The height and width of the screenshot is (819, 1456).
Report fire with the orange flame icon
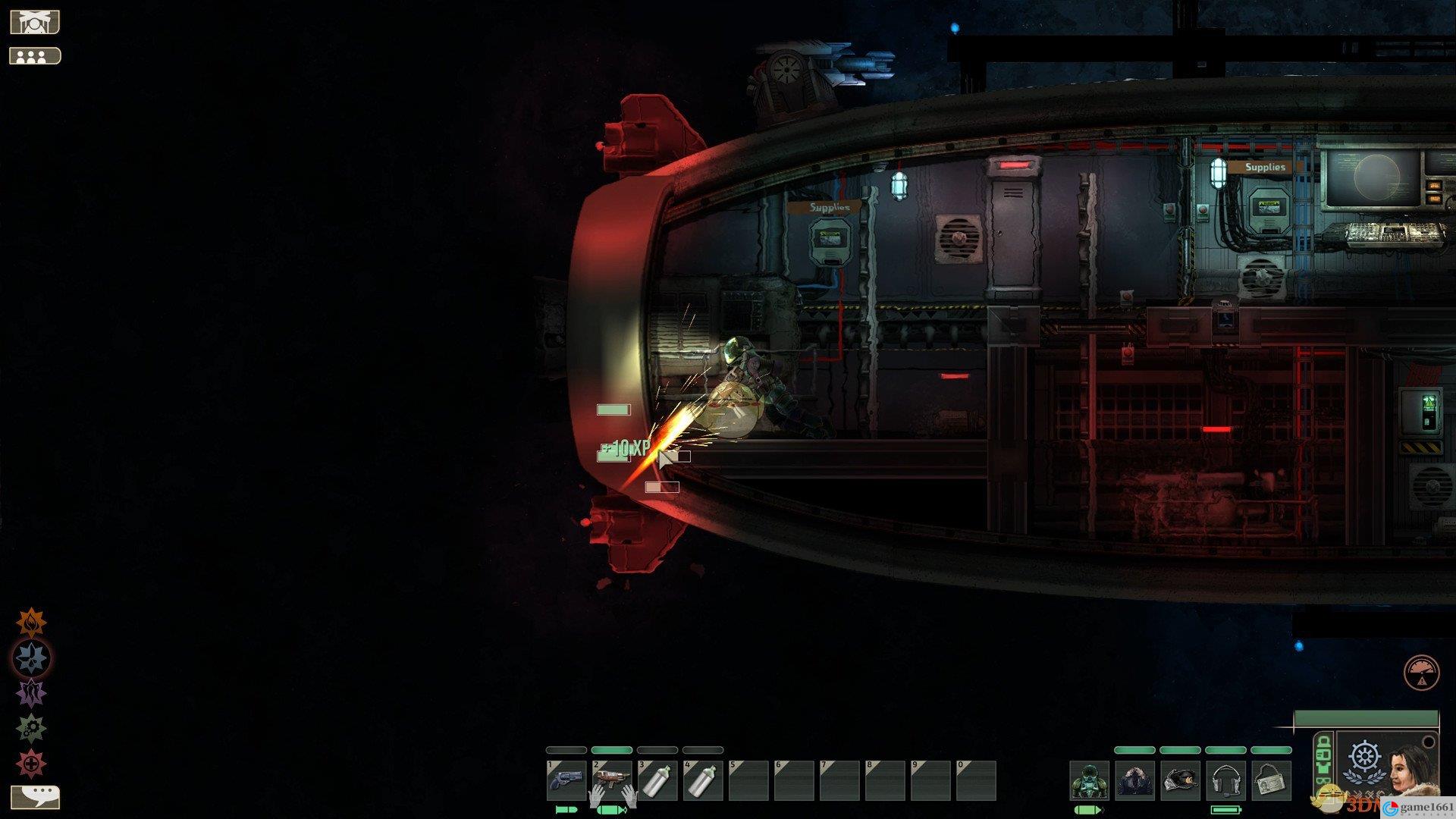tap(31, 623)
